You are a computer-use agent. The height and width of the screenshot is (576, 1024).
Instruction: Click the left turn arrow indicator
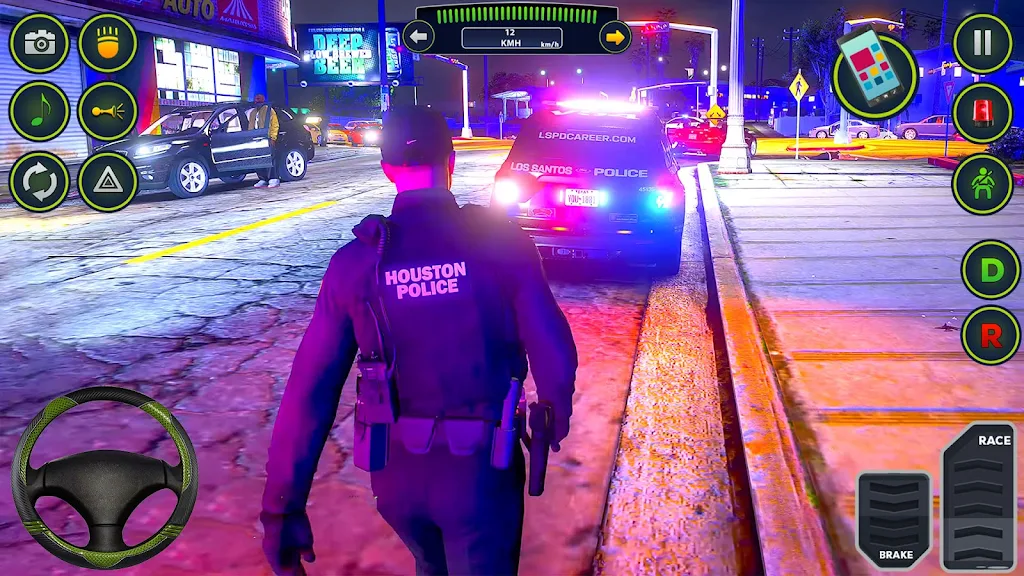click(418, 37)
